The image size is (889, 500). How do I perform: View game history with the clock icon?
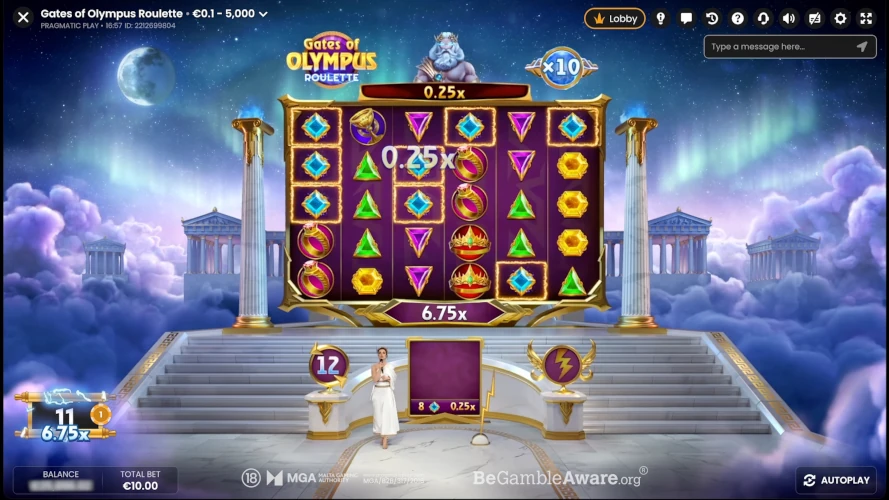point(712,18)
